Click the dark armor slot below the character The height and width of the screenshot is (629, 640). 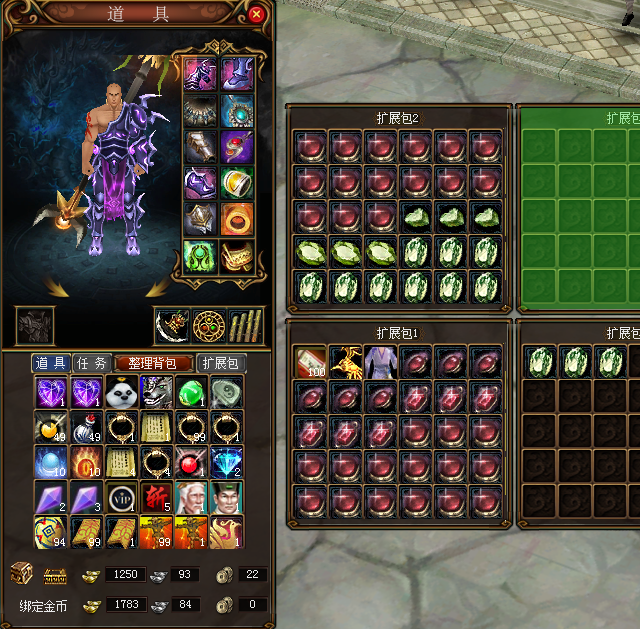pos(34,326)
